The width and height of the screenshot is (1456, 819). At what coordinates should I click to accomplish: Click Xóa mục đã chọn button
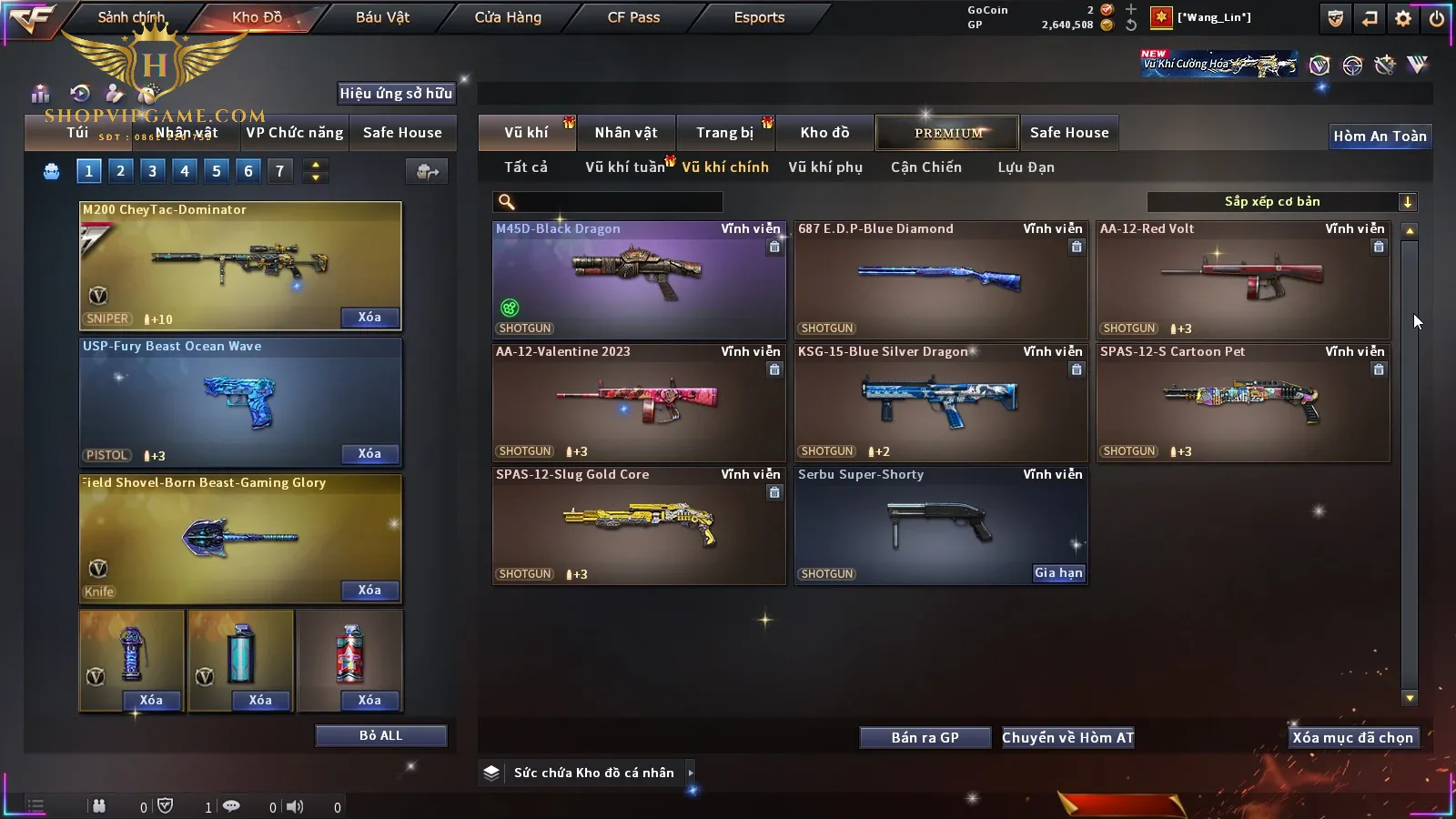tap(1352, 738)
